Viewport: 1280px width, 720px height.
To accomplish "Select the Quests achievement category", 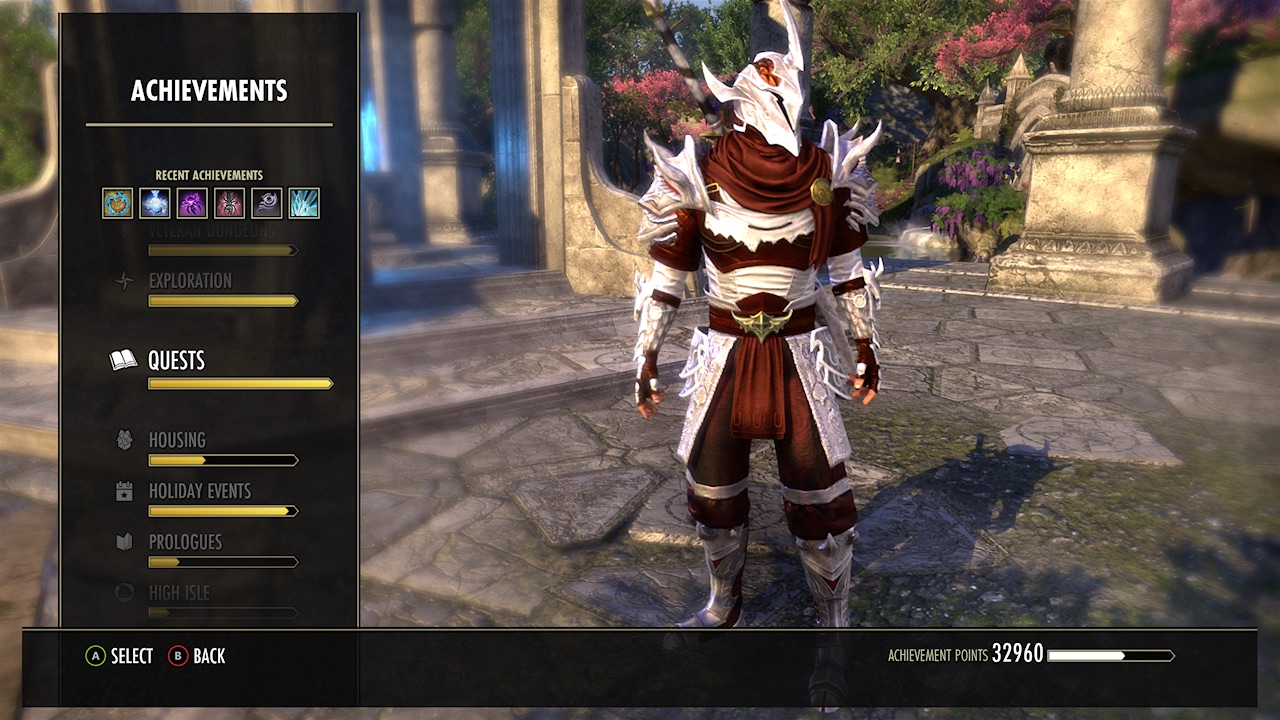I will [x=176, y=361].
